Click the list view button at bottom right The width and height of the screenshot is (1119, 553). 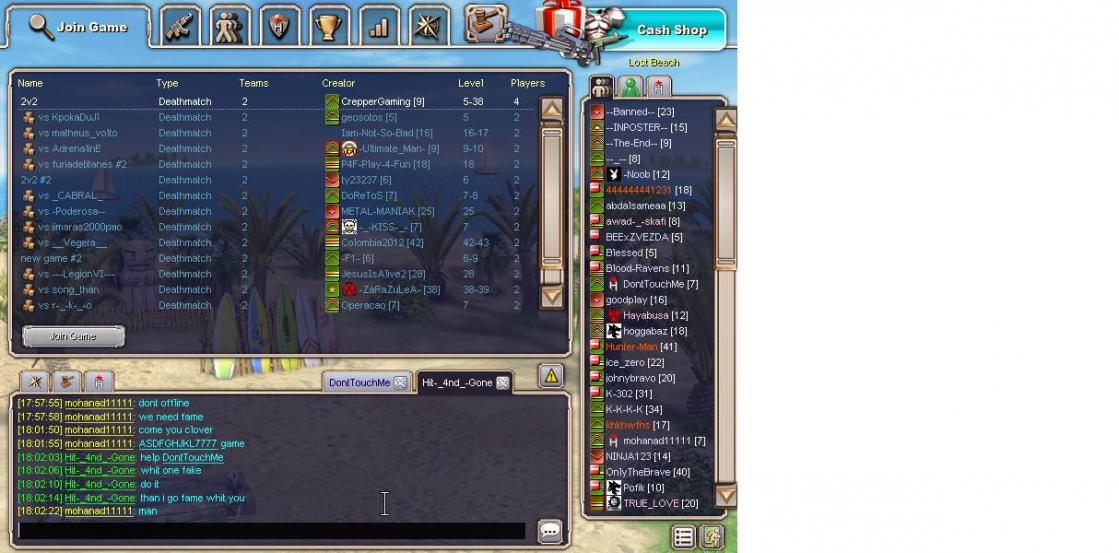[x=683, y=537]
